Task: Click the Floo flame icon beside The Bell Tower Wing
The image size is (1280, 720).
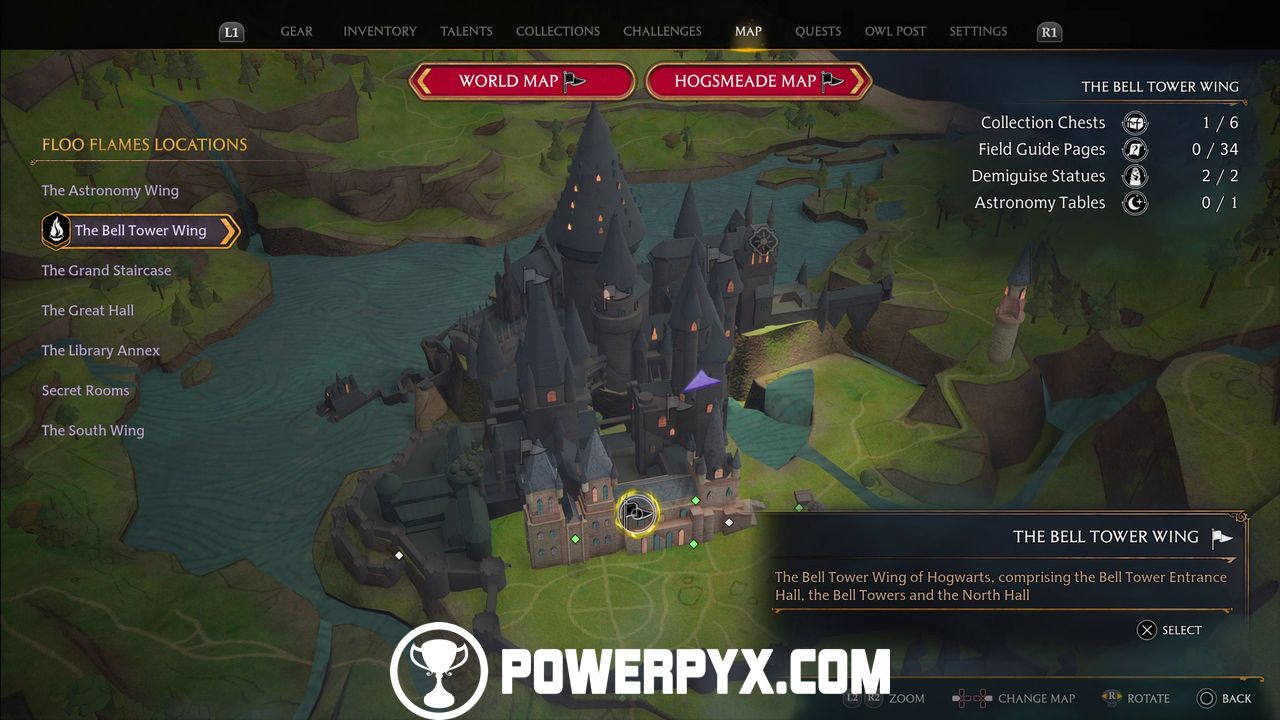Action: pos(55,230)
